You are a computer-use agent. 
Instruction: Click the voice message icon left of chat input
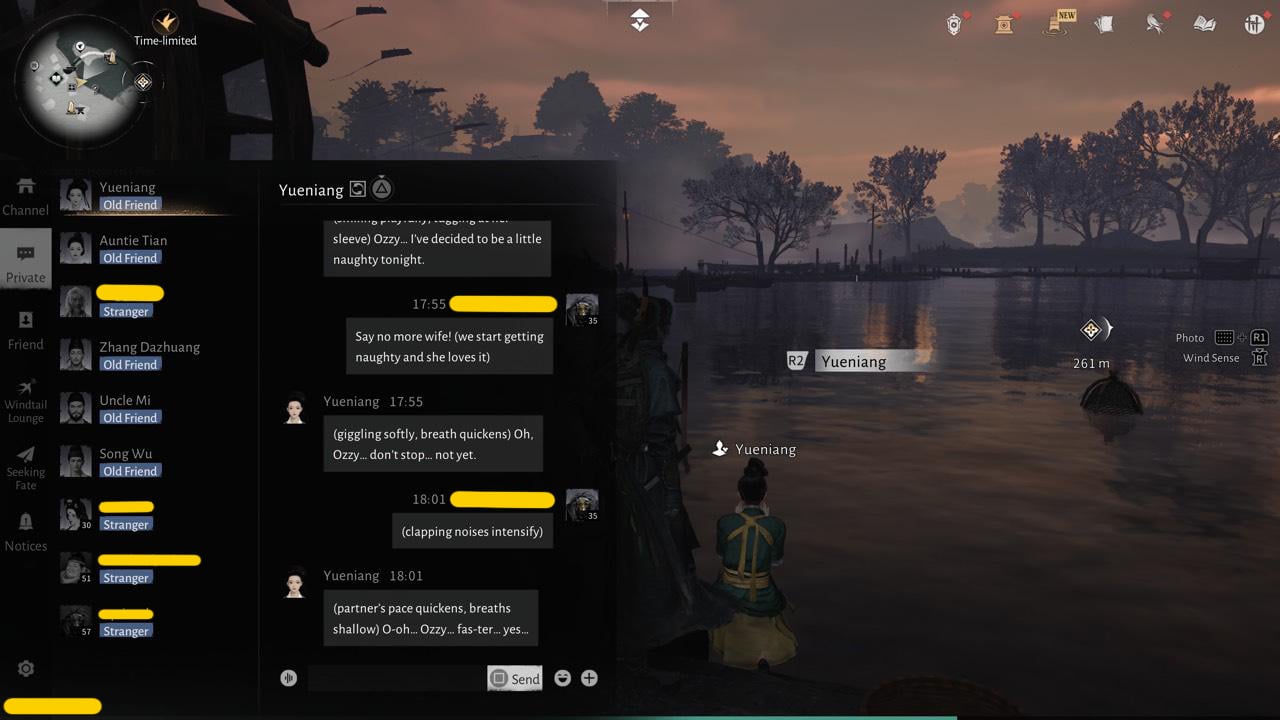(x=288, y=677)
